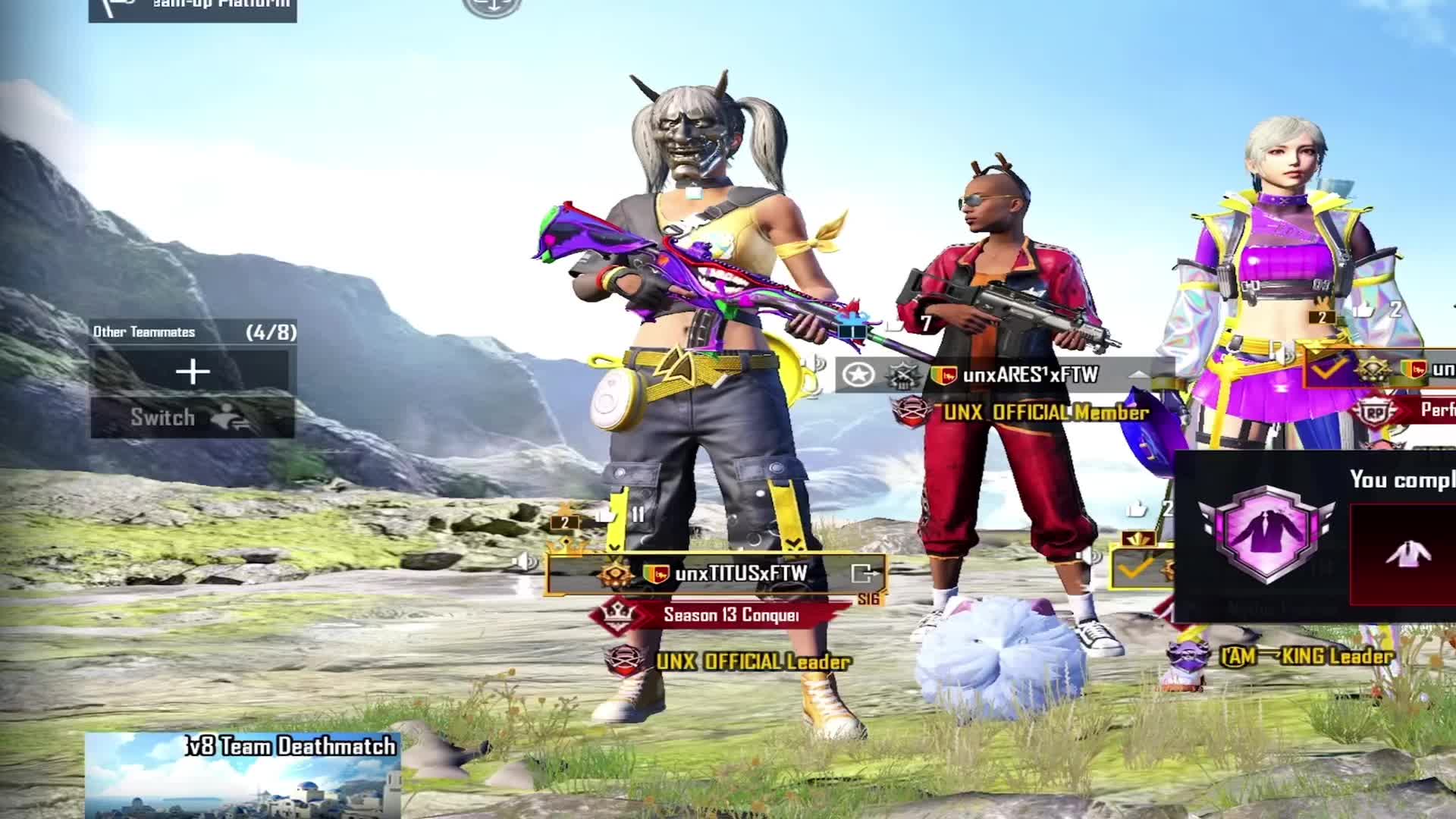
Task: Open the purple jacket achievement badge popup
Action: coord(1266,533)
